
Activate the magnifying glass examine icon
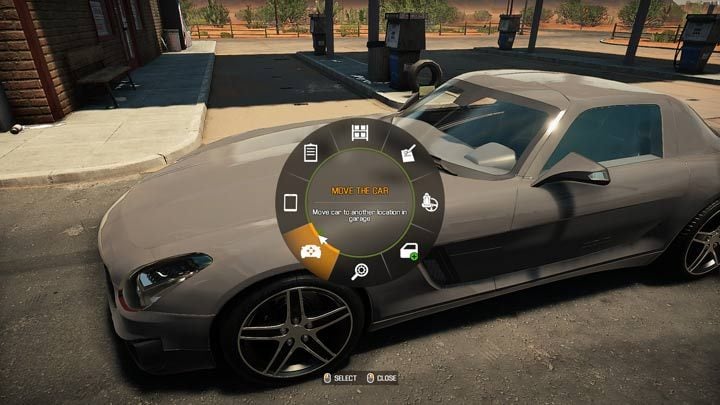(x=359, y=272)
